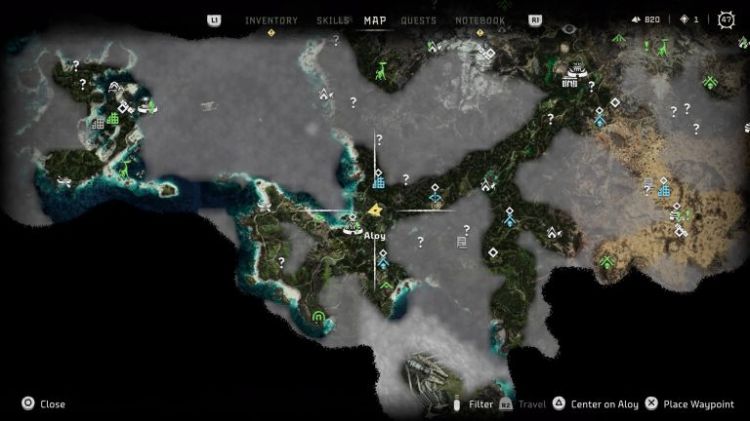750x421 pixels.
Task: Select the green arch marker on the southwest coast
Action: (x=319, y=318)
